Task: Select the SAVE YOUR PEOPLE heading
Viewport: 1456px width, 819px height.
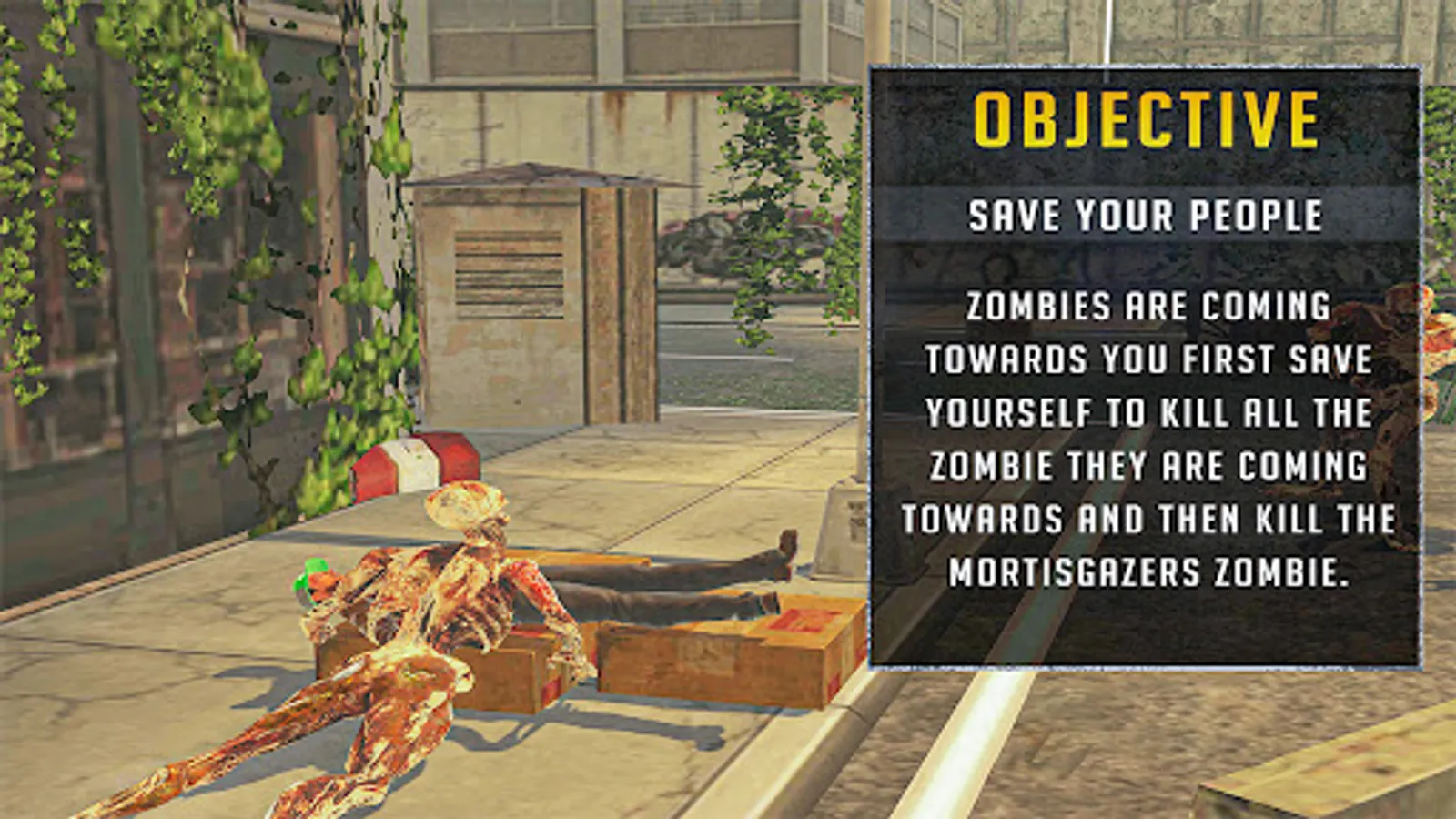Action: pos(1148,217)
